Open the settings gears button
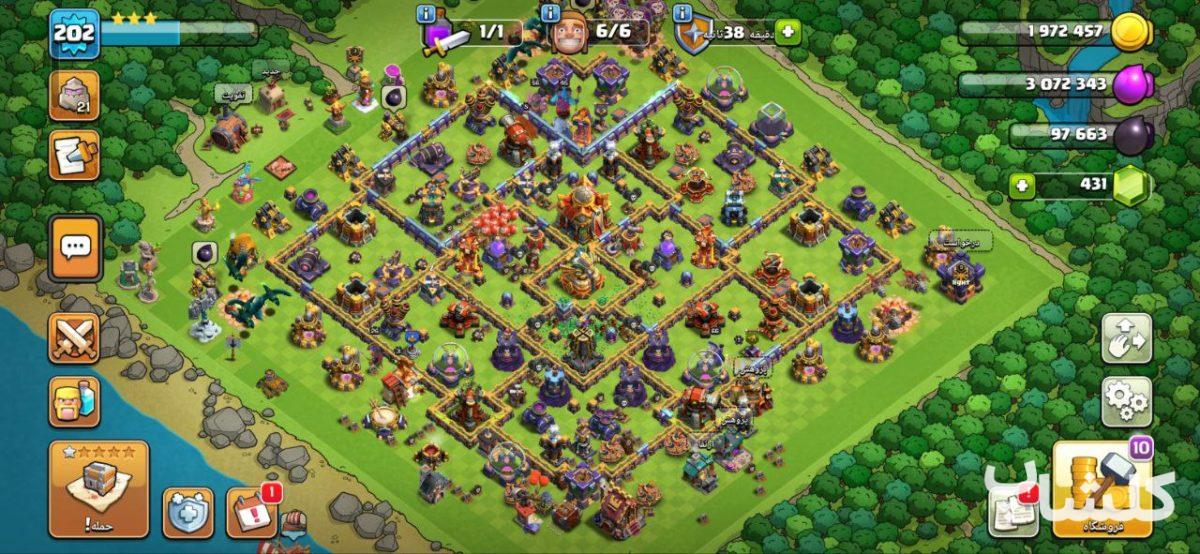This screenshot has height=554, width=1200. point(1127,401)
